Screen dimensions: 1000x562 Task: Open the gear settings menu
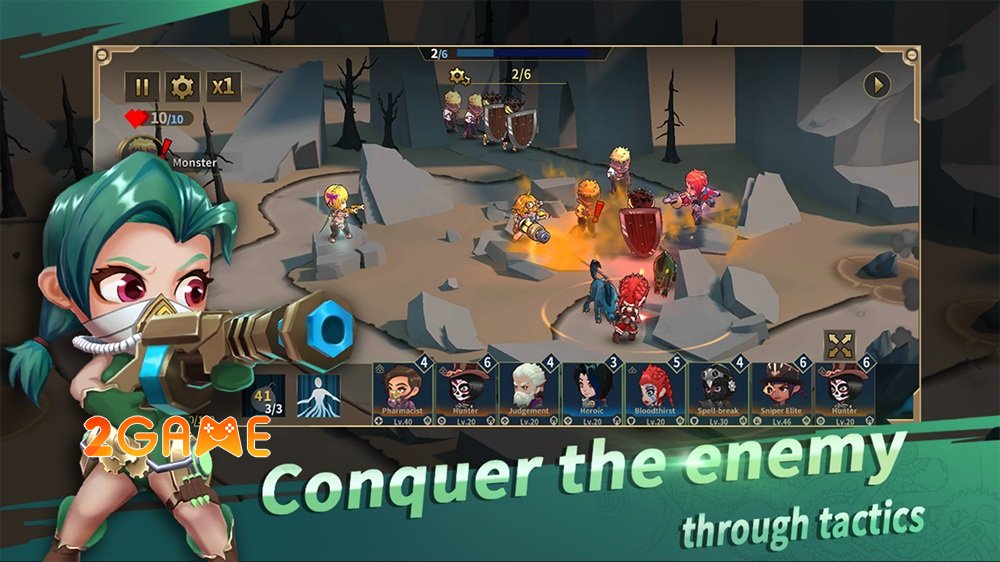182,87
